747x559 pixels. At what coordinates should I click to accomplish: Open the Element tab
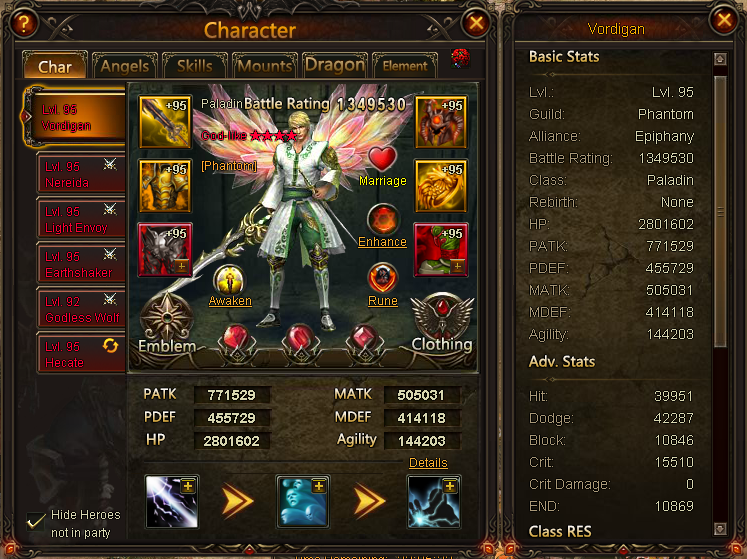click(404, 66)
